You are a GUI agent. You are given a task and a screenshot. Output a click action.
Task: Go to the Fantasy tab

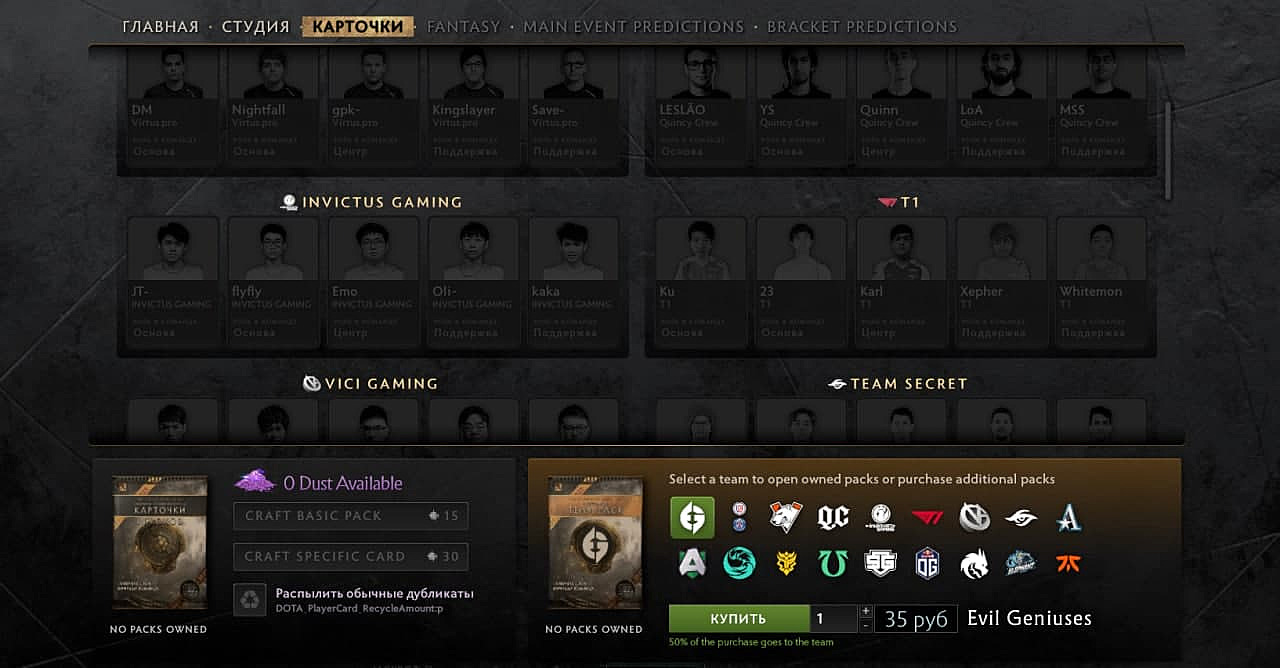(463, 27)
